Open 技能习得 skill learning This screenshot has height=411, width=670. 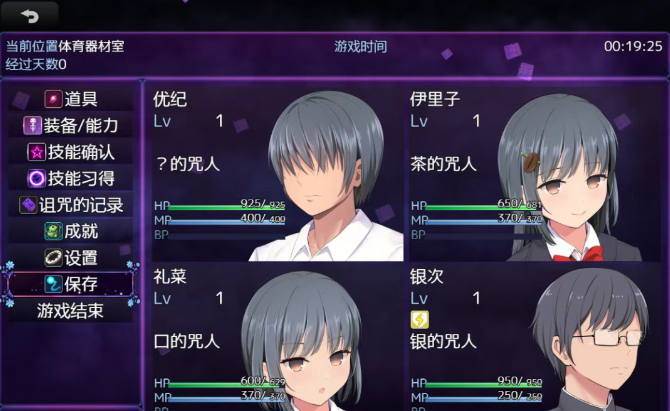pos(71,178)
